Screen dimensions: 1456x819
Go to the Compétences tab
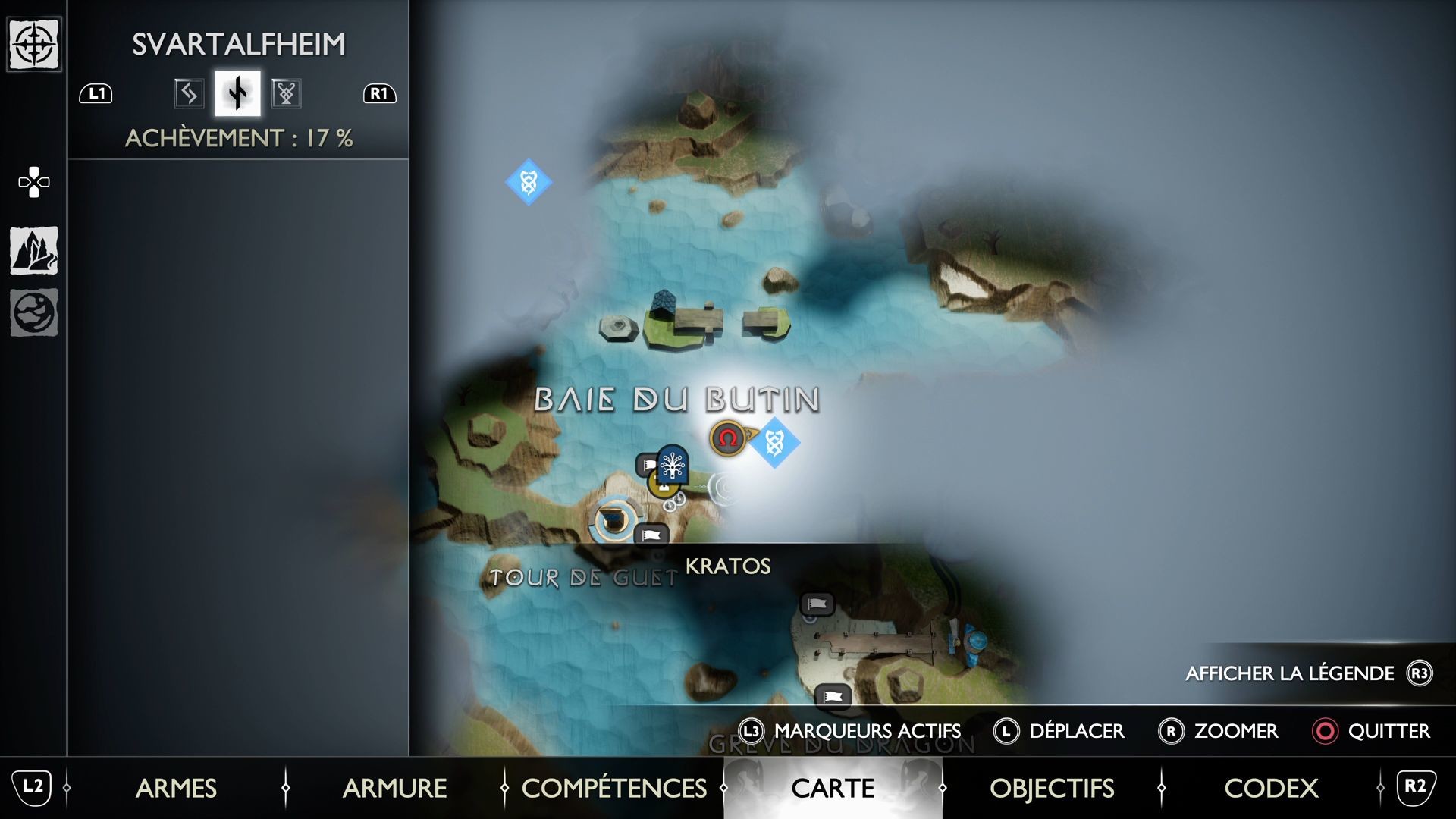pos(613,788)
